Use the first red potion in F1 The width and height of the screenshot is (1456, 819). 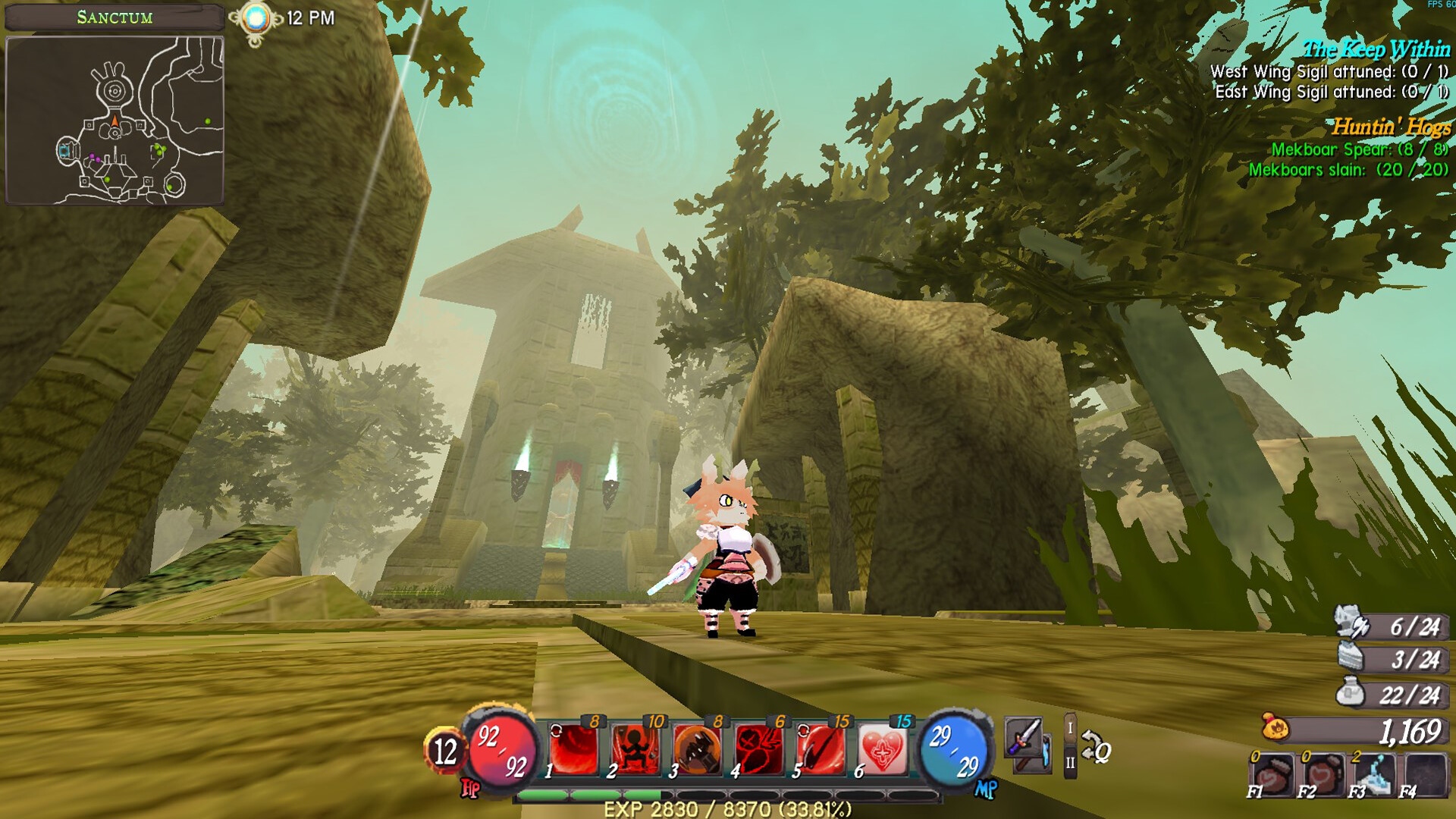tap(1272, 775)
